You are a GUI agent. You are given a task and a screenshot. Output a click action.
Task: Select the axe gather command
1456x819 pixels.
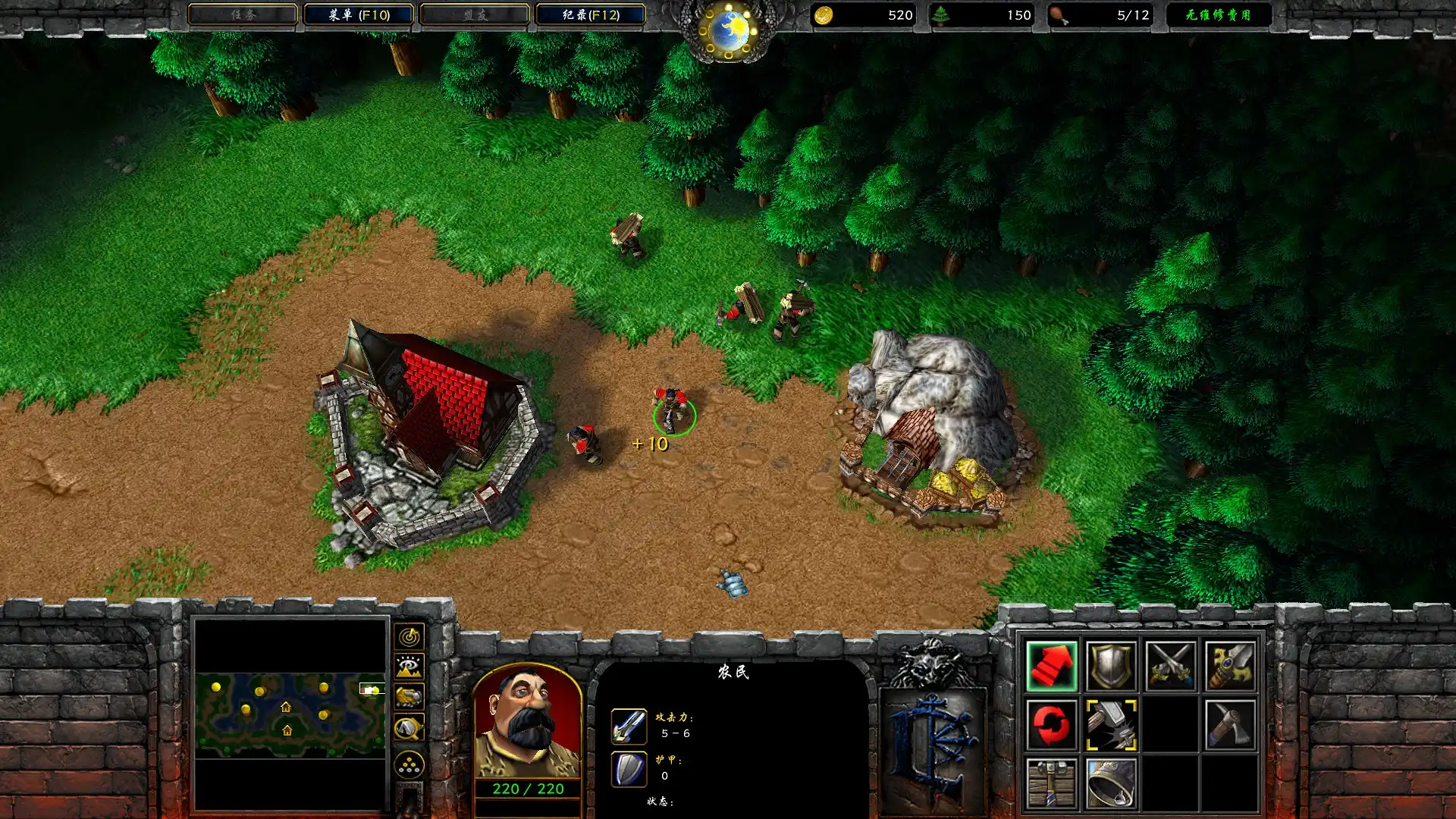click(1229, 725)
